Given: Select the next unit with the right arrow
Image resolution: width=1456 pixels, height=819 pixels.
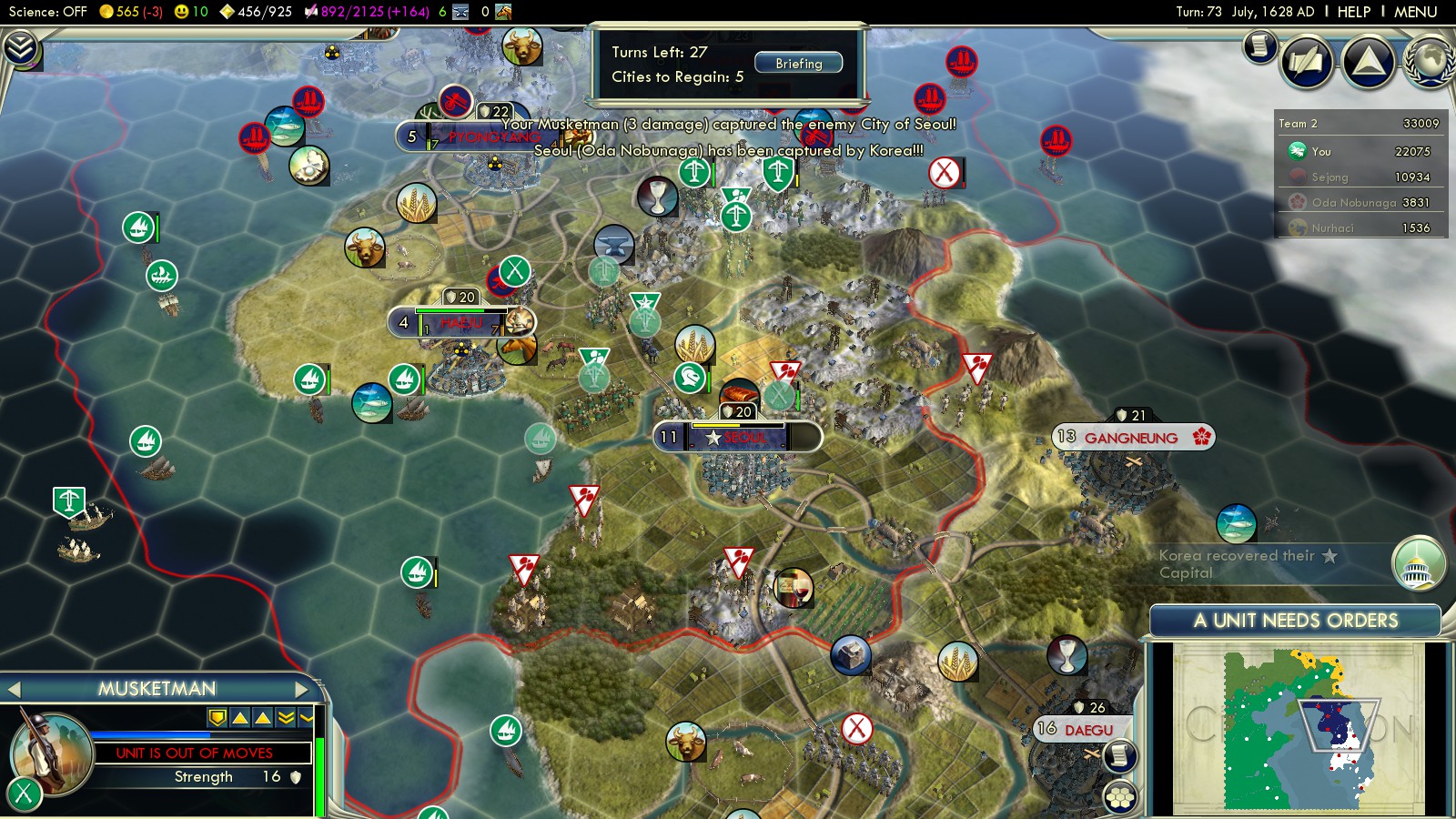Looking at the screenshot, I should point(302,690).
